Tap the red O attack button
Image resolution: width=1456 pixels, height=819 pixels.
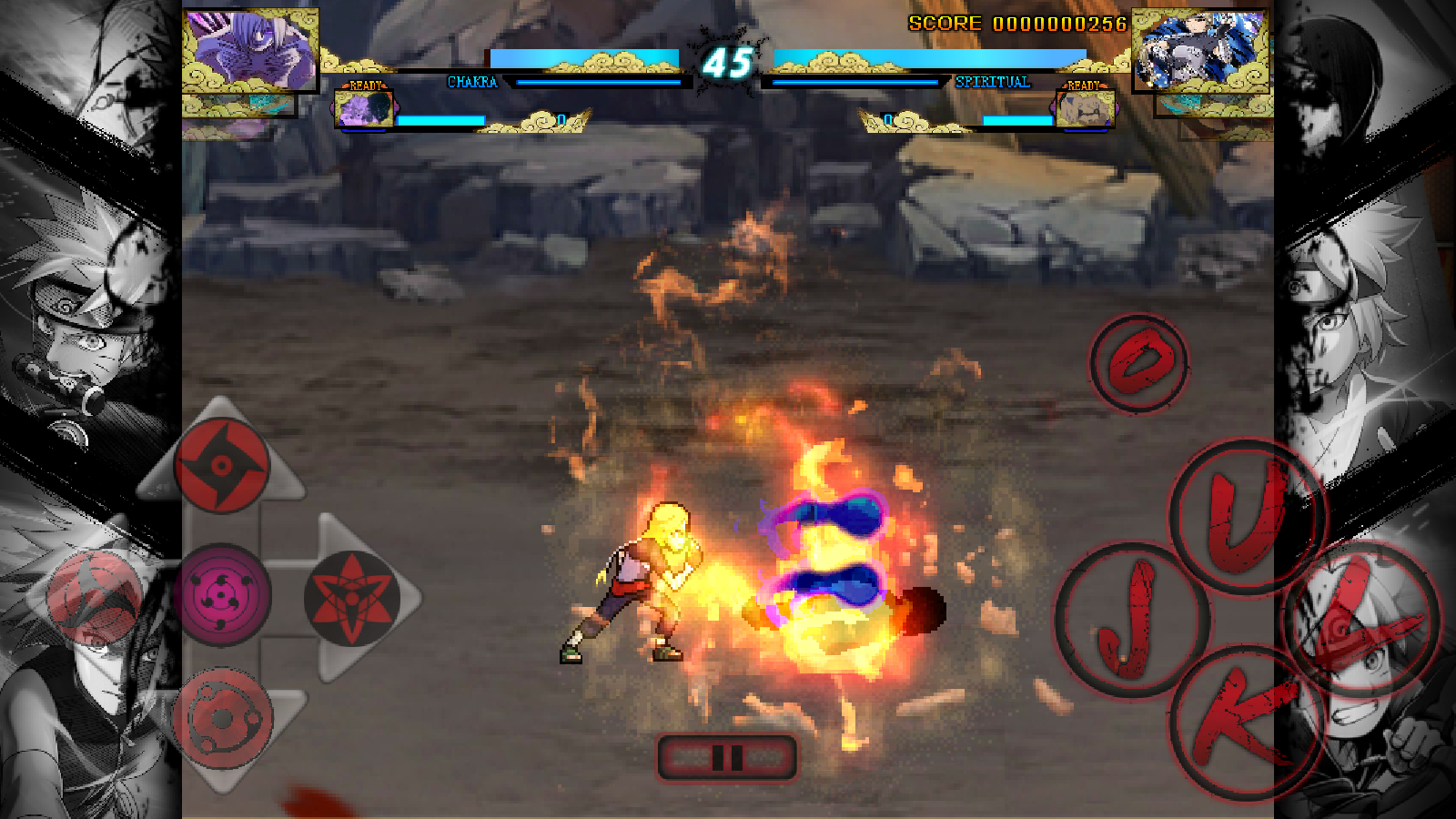pyautogui.click(x=1138, y=362)
